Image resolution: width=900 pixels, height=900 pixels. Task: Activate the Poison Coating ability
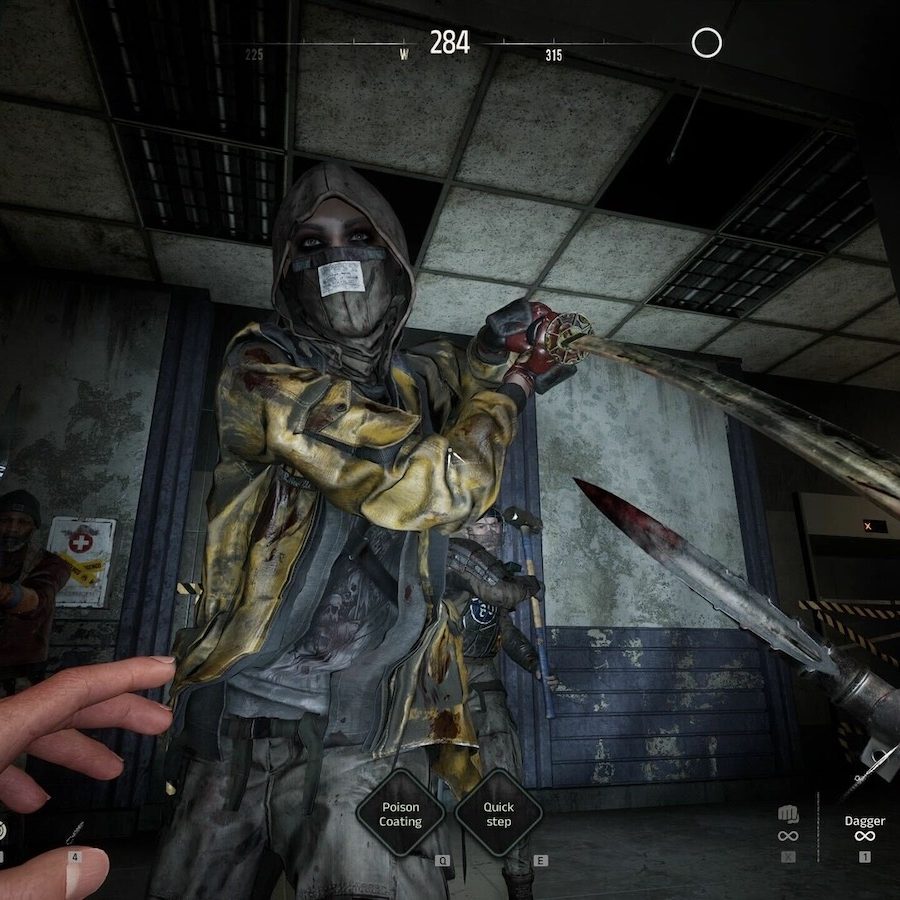point(400,813)
